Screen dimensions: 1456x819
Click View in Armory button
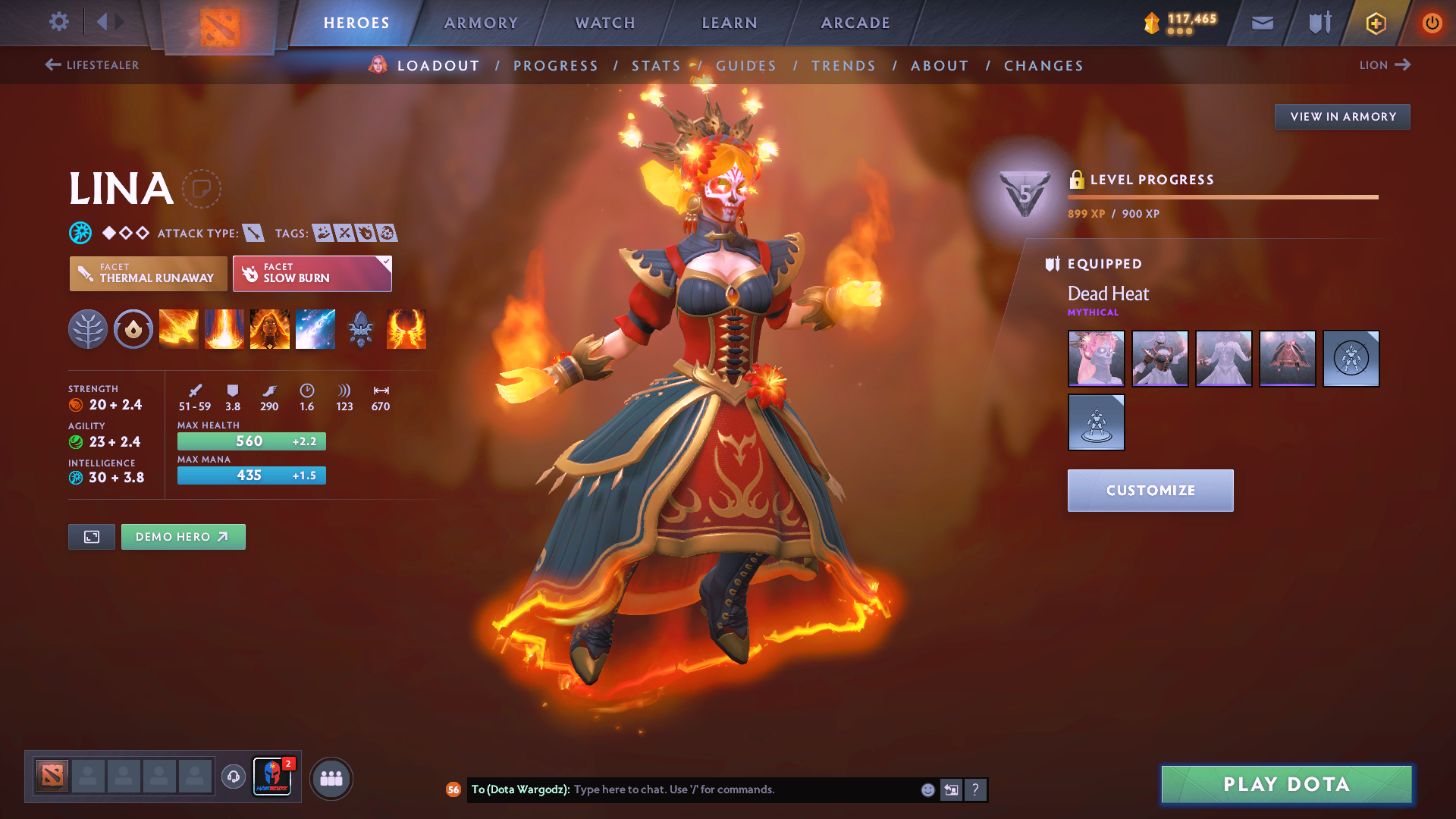1342,117
